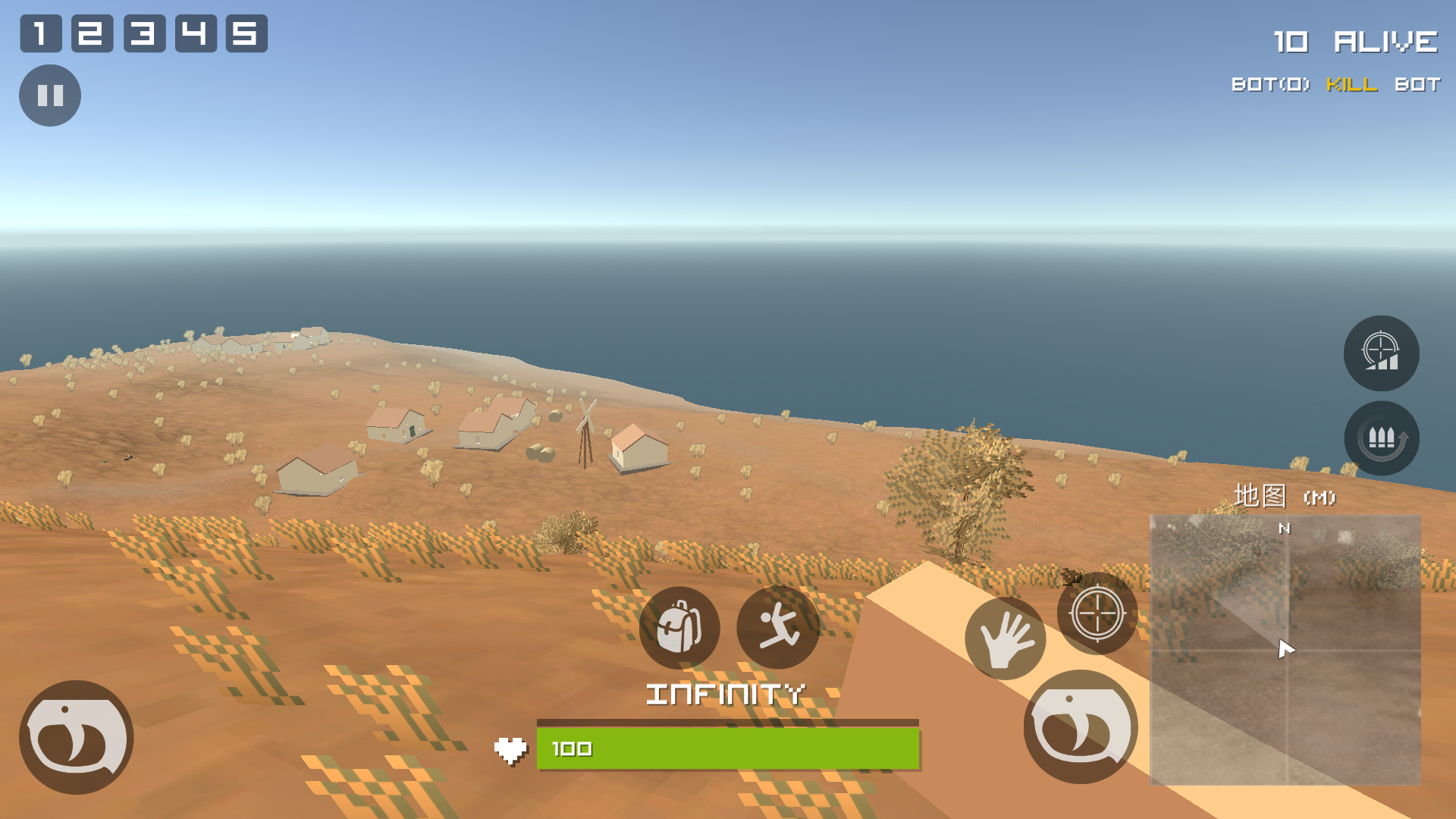Select weapon slot 4
Screen dimensions: 1456x819
pos(196,33)
